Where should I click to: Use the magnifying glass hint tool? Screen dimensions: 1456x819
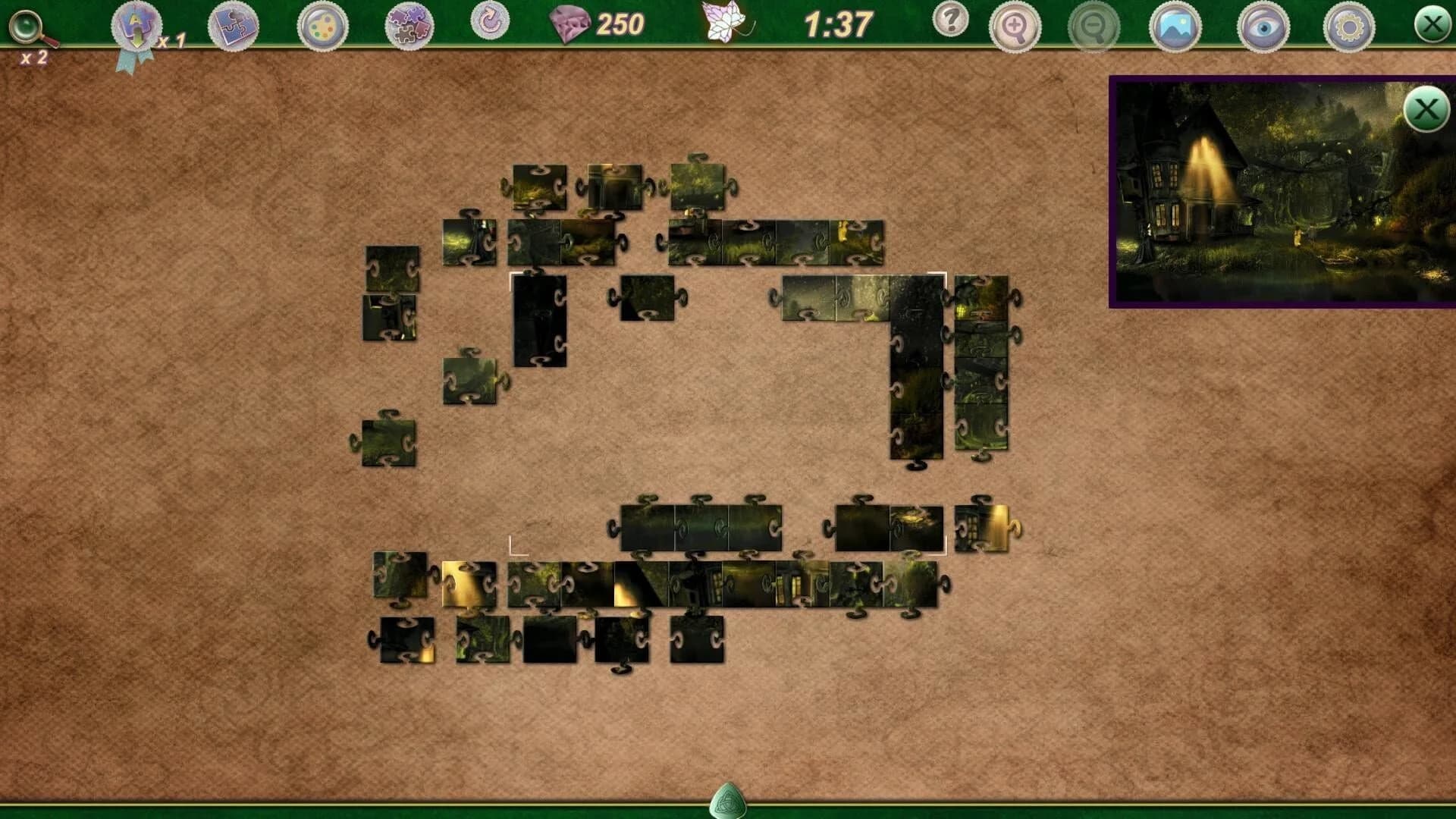(27, 27)
